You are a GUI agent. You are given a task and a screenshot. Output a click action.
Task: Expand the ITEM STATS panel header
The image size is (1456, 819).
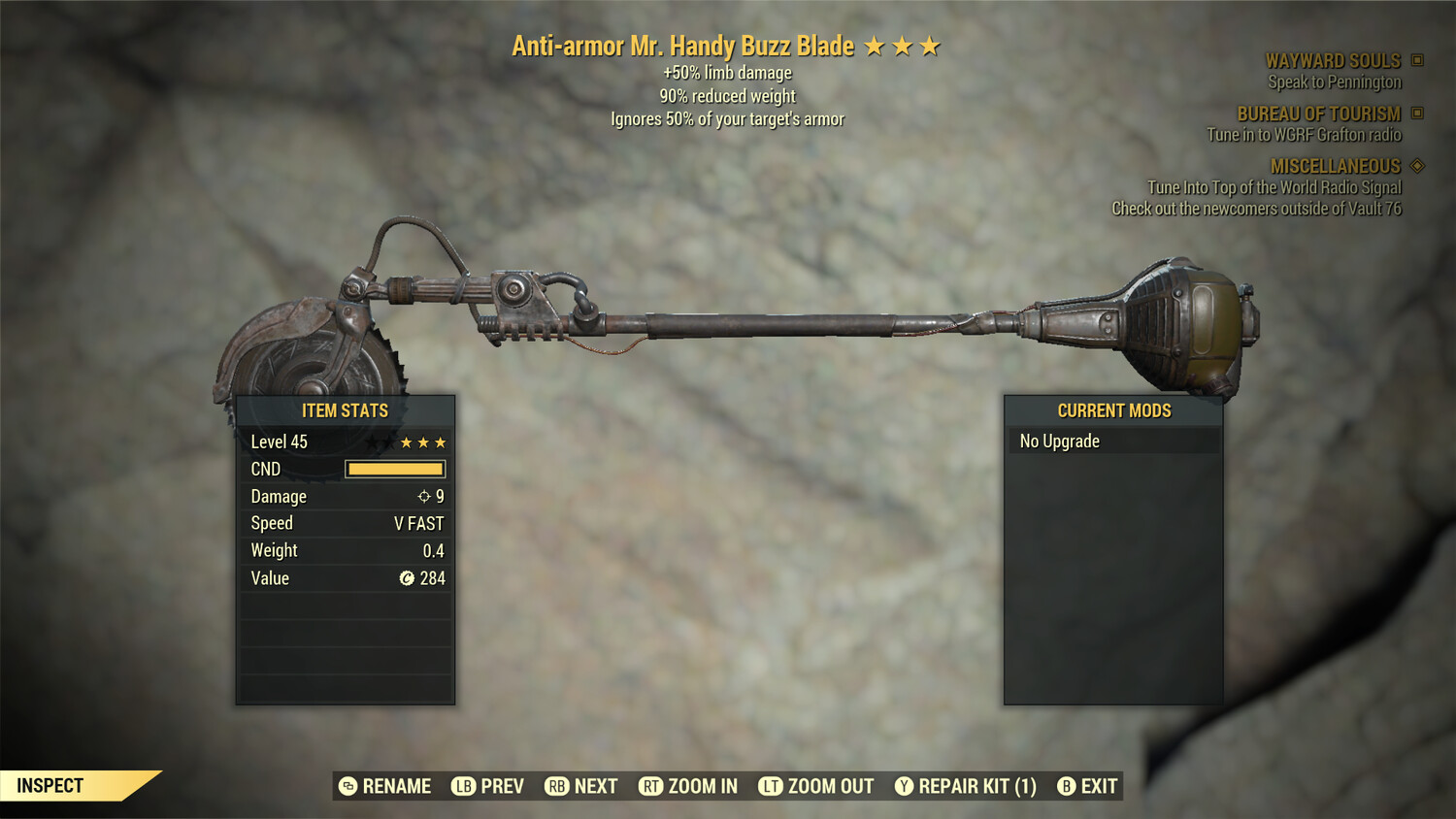pos(345,410)
